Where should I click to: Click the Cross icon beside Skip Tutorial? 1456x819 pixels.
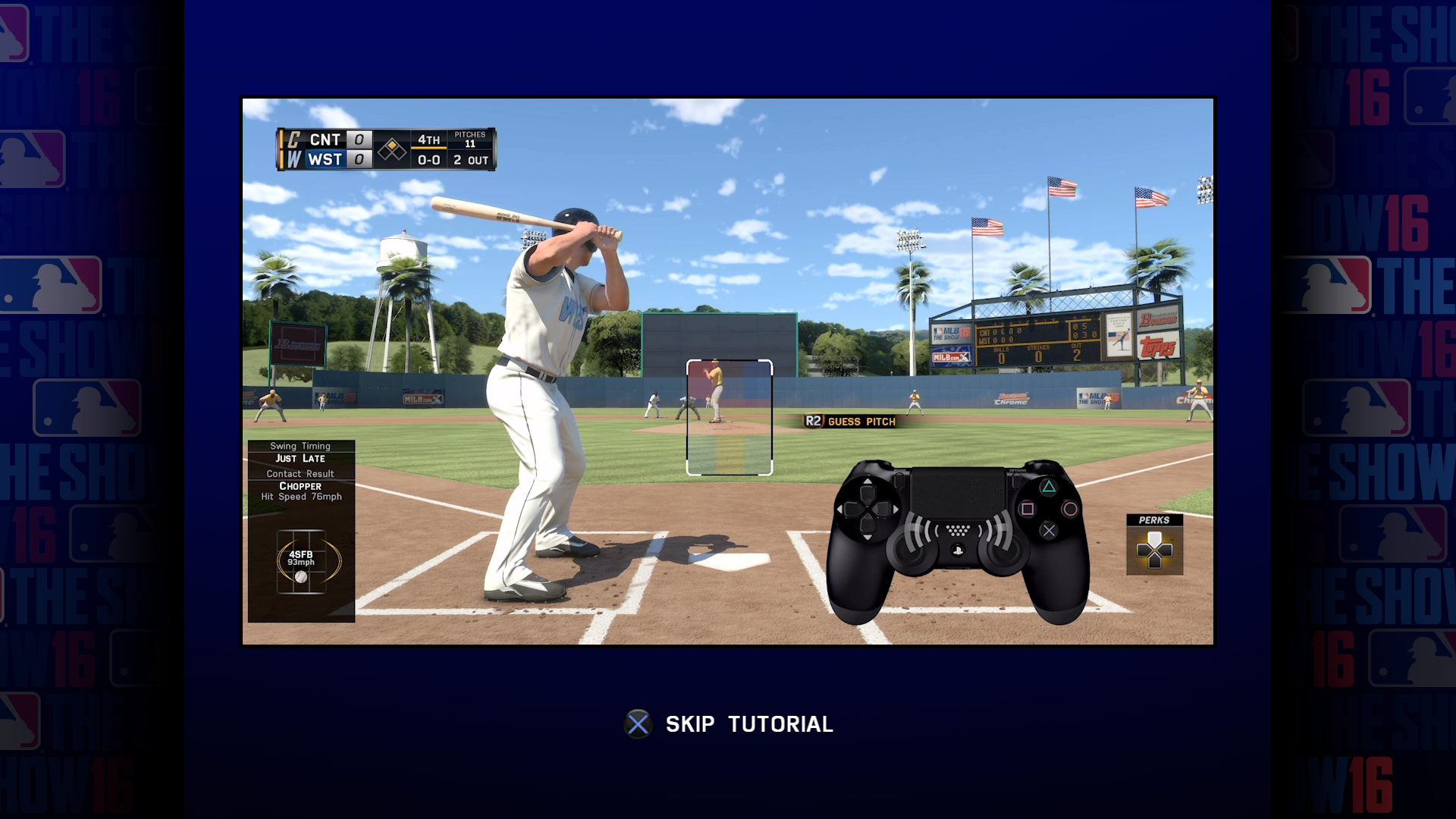click(x=638, y=723)
